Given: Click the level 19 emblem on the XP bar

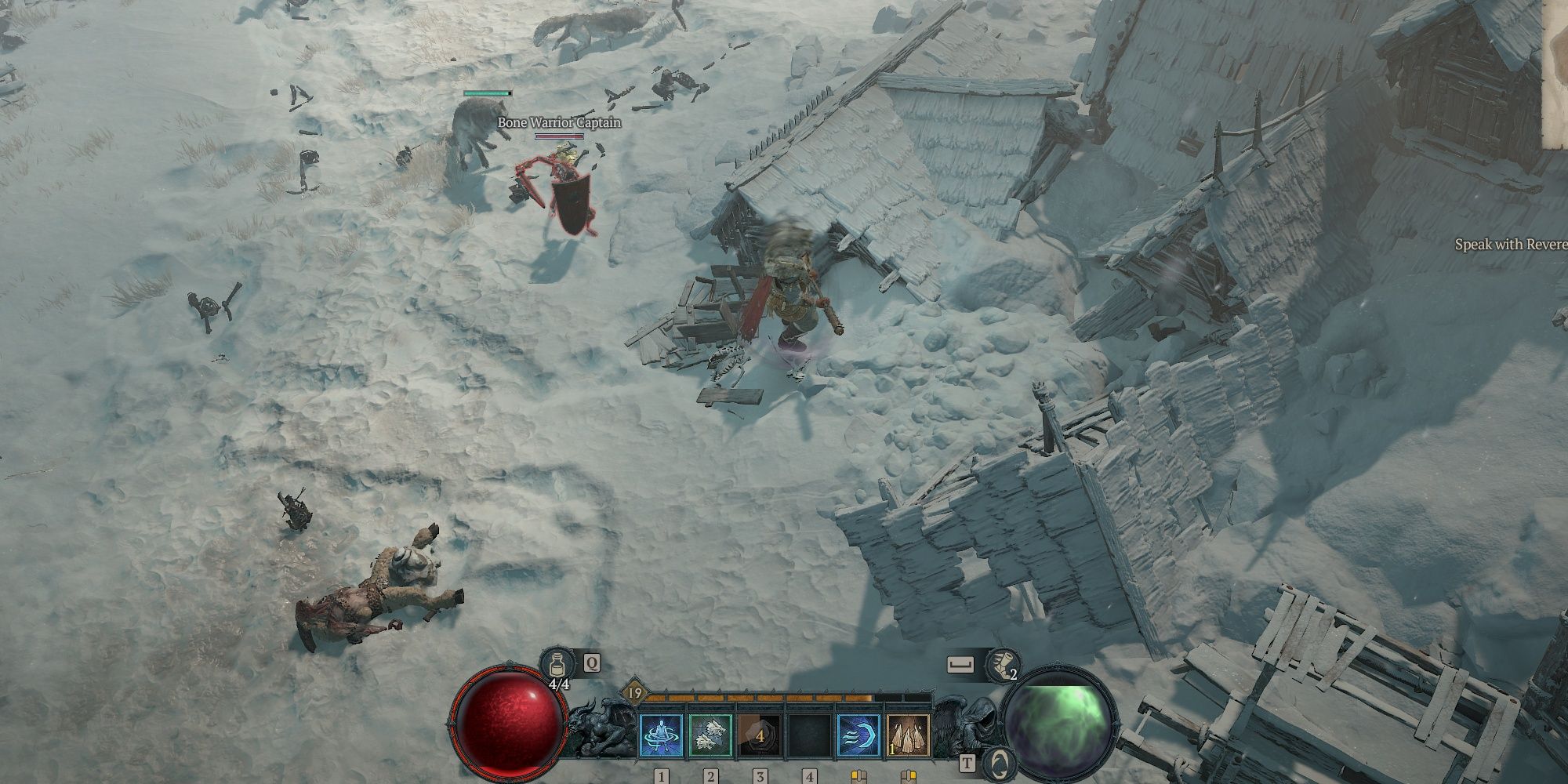Looking at the screenshot, I should [635, 692].
